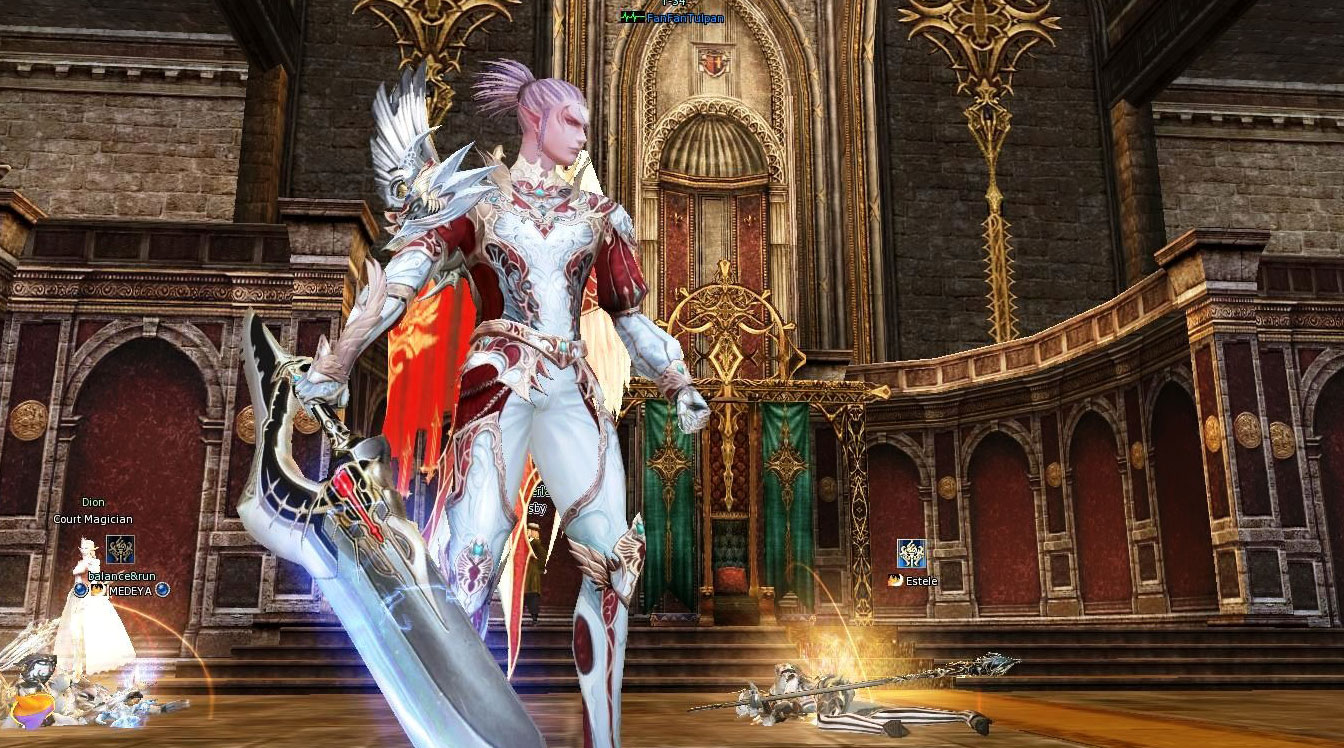Target the Court Magician name label
Screen dimensions: 1344x748
tap(93, 519)
